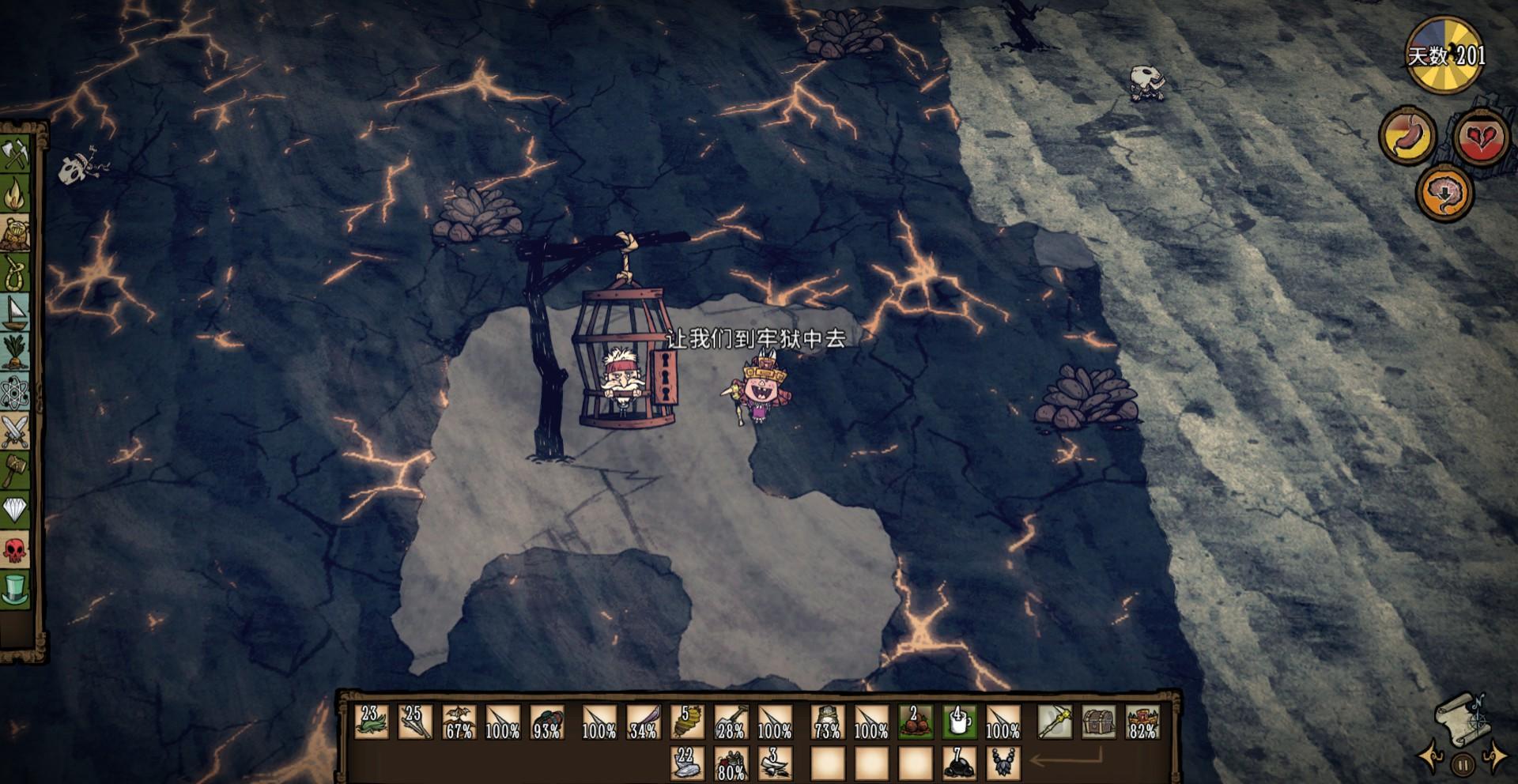The height and width of the screenshot is (784, 1518).
Task: Rotate camera with the left arrow
Action: coord(1430,757)
